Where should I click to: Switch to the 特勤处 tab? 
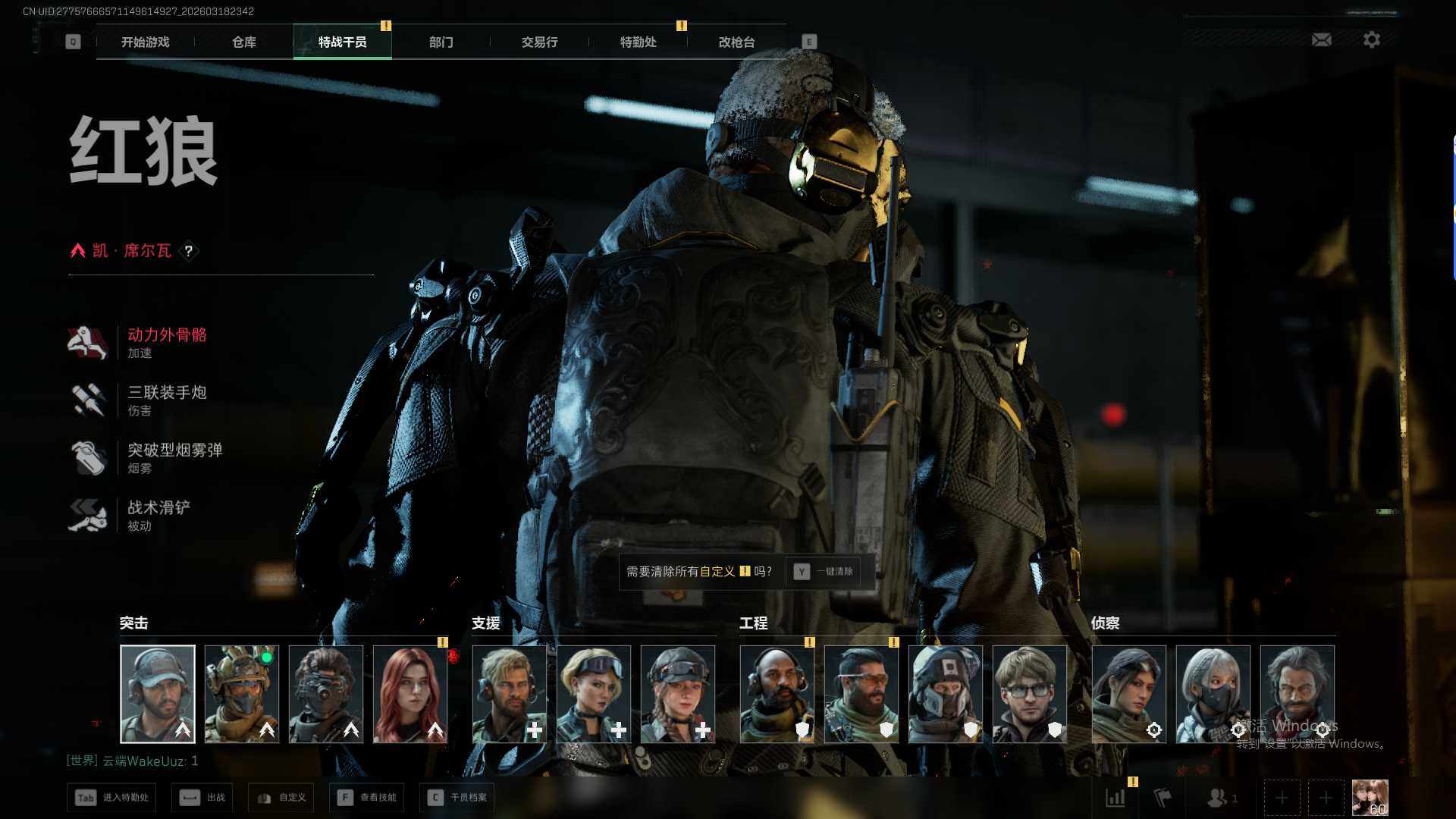coord(638,42)
